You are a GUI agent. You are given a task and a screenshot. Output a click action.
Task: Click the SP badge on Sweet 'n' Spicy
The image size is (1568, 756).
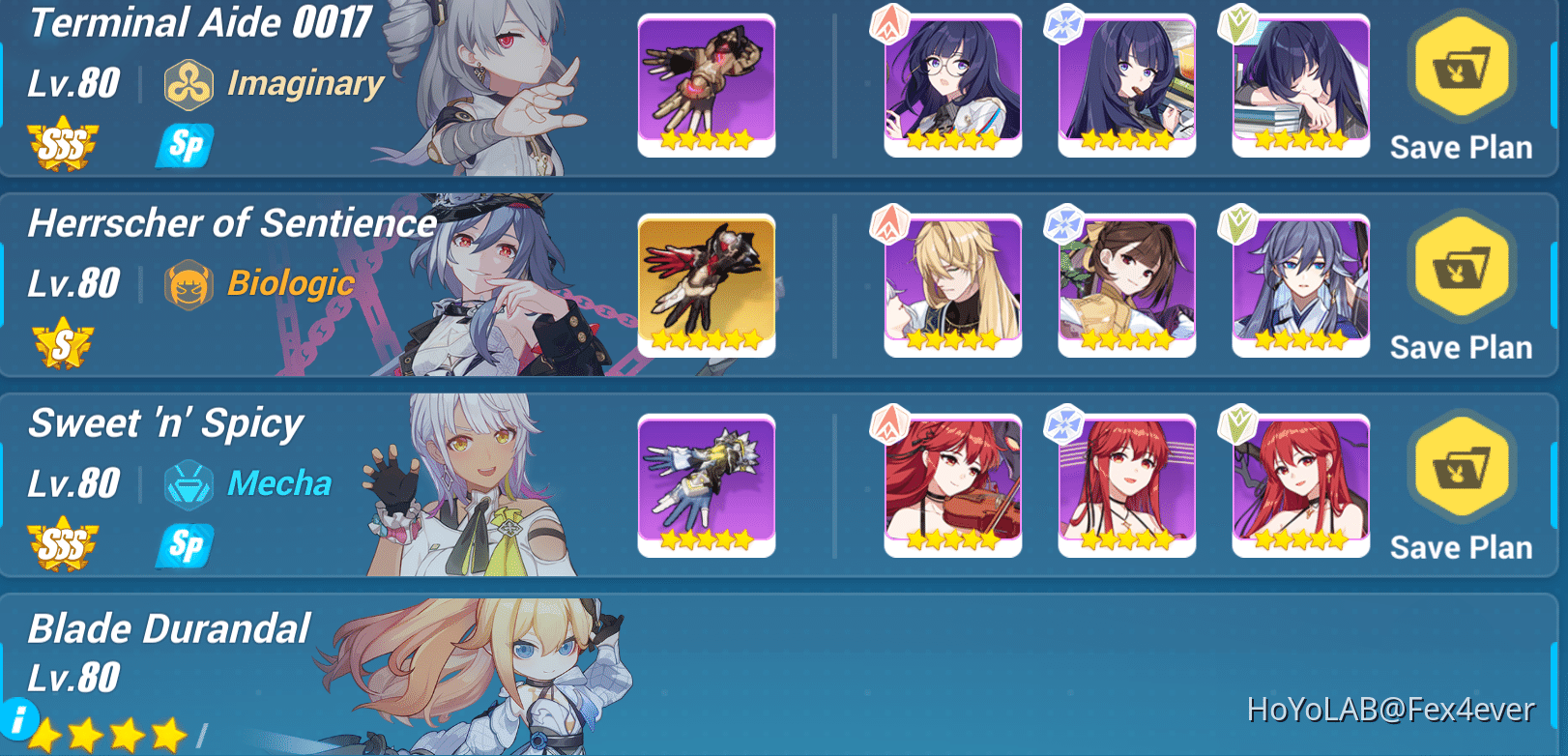click(x=183, y=545)
